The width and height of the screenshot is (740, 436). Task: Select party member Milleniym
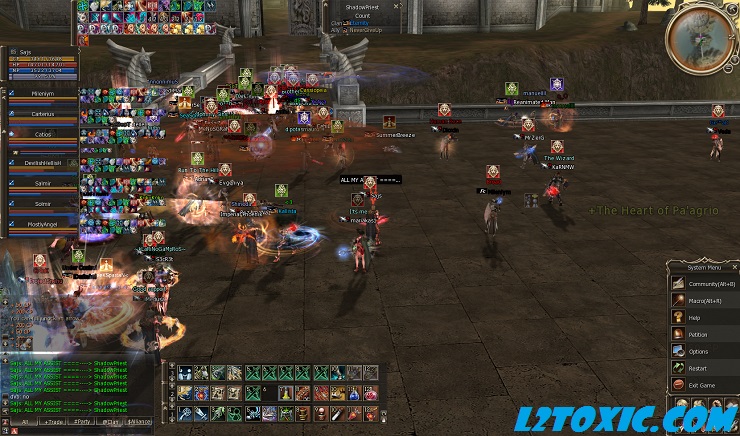pyautogui.click(x=42, y=93)
